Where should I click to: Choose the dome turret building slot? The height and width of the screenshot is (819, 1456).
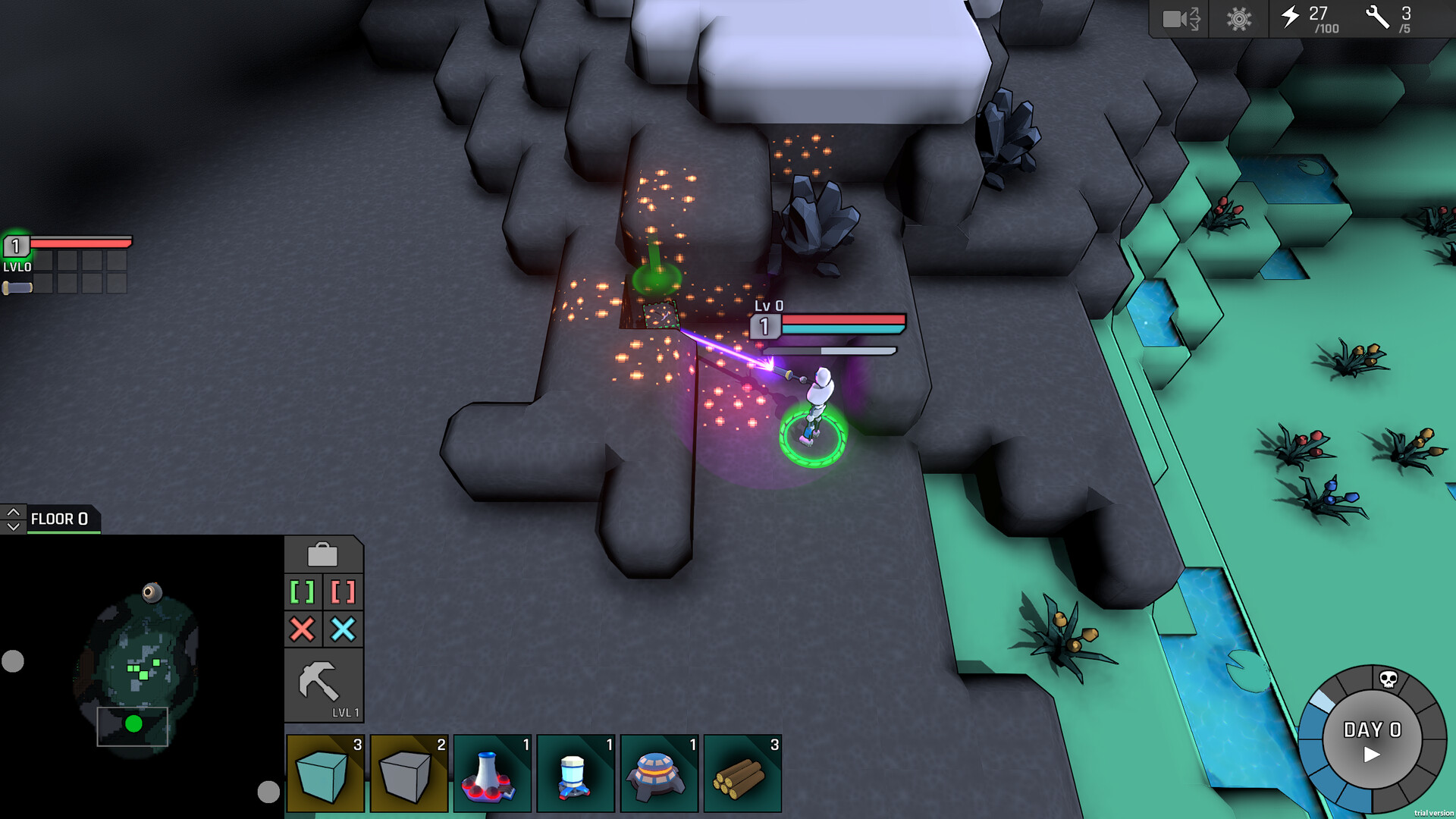(x=659, y=773)
